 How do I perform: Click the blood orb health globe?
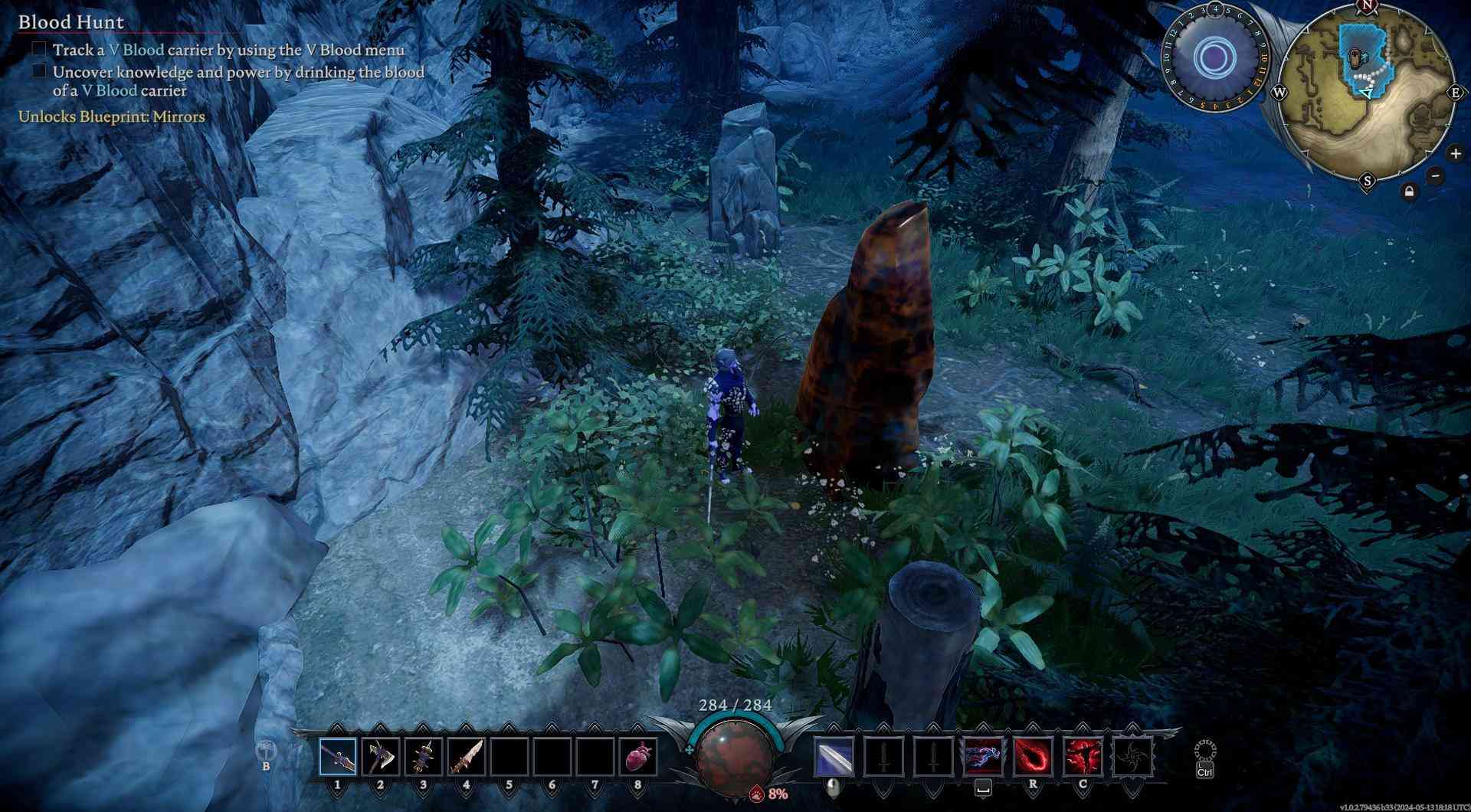[x=735, y=756]
